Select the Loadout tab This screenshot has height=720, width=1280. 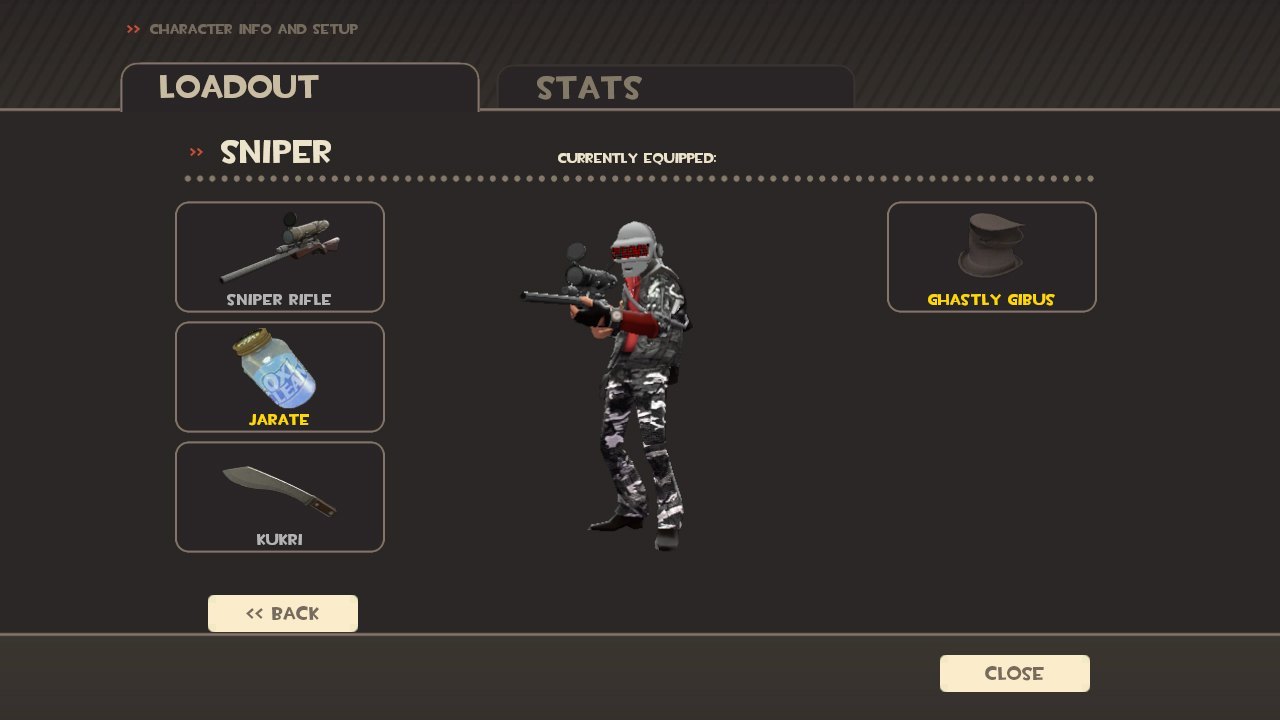tap(299, 88)
